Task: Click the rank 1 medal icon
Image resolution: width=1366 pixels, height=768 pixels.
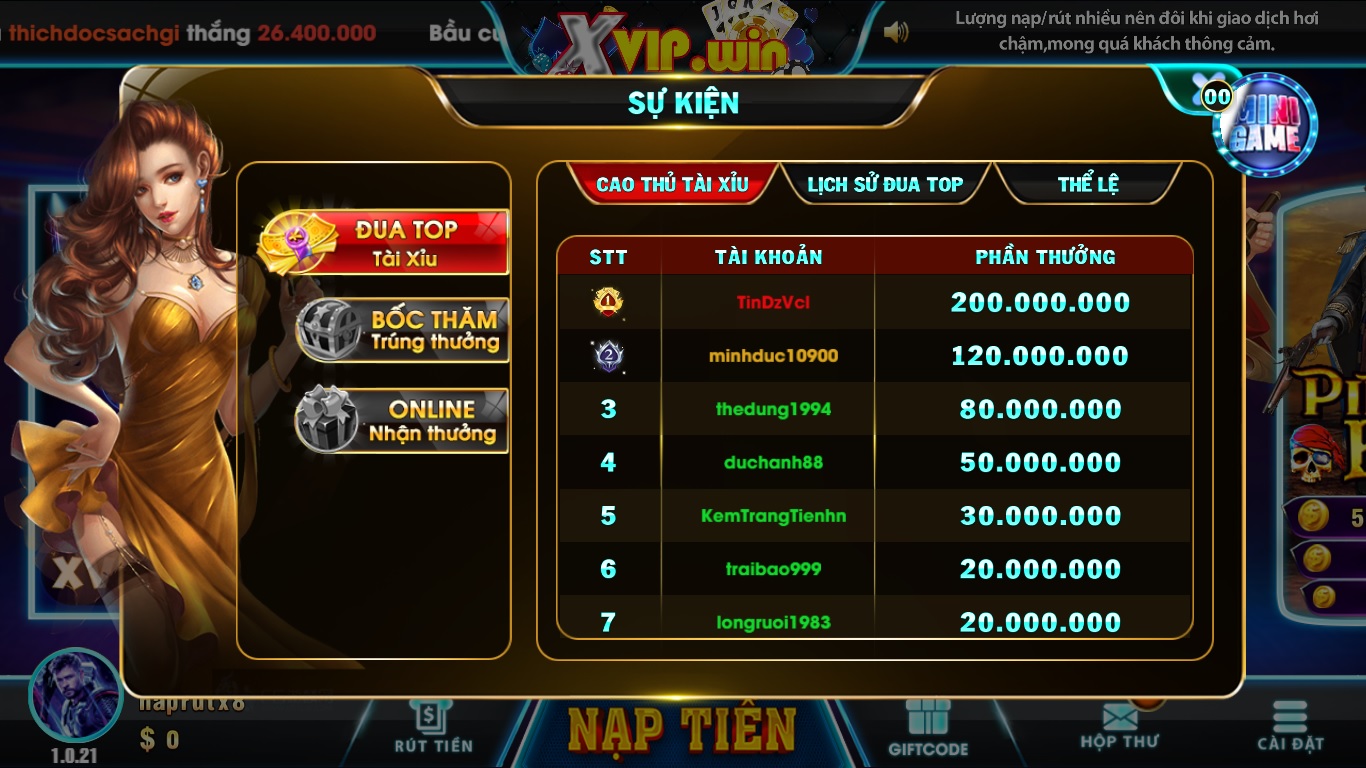Action: [609, 301]
